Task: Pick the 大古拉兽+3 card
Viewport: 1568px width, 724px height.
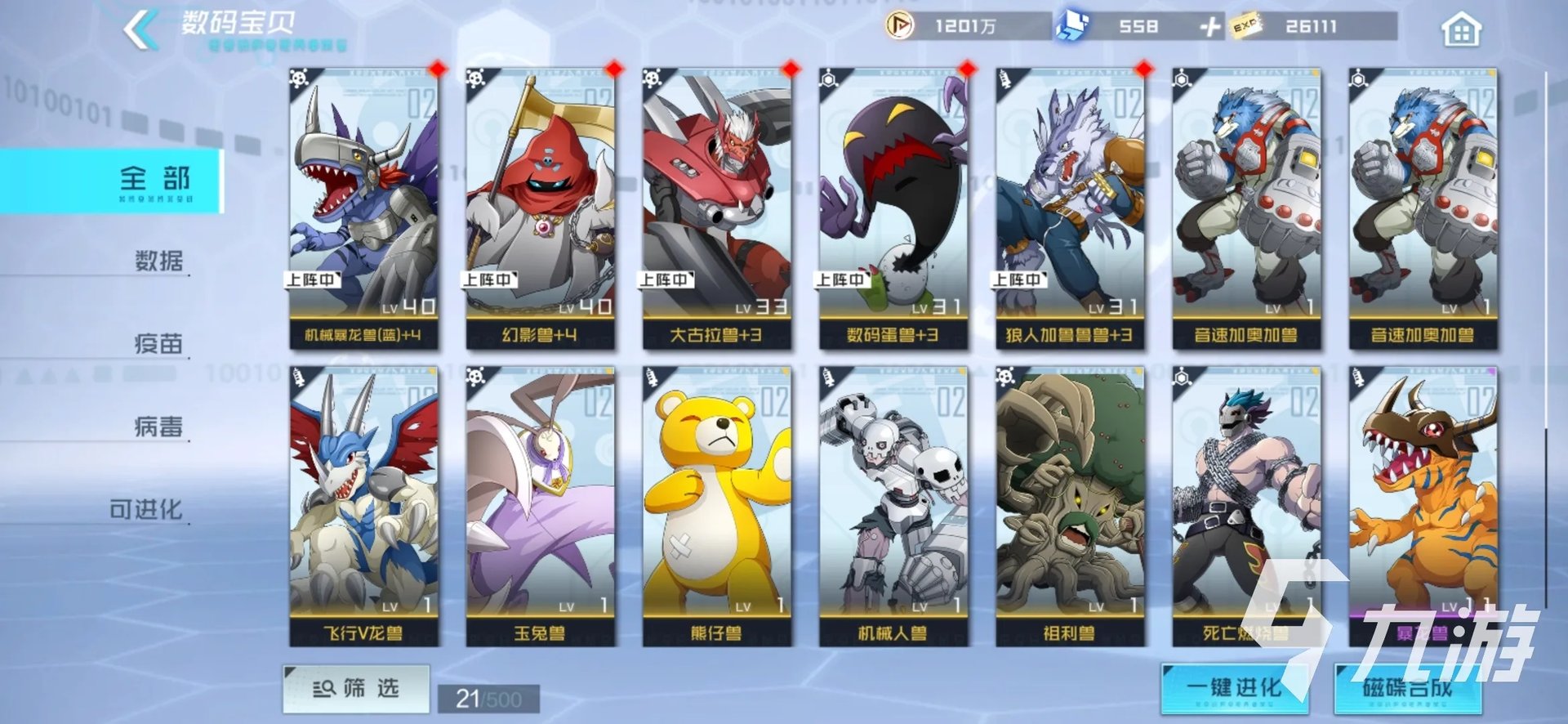Action: 716,208
